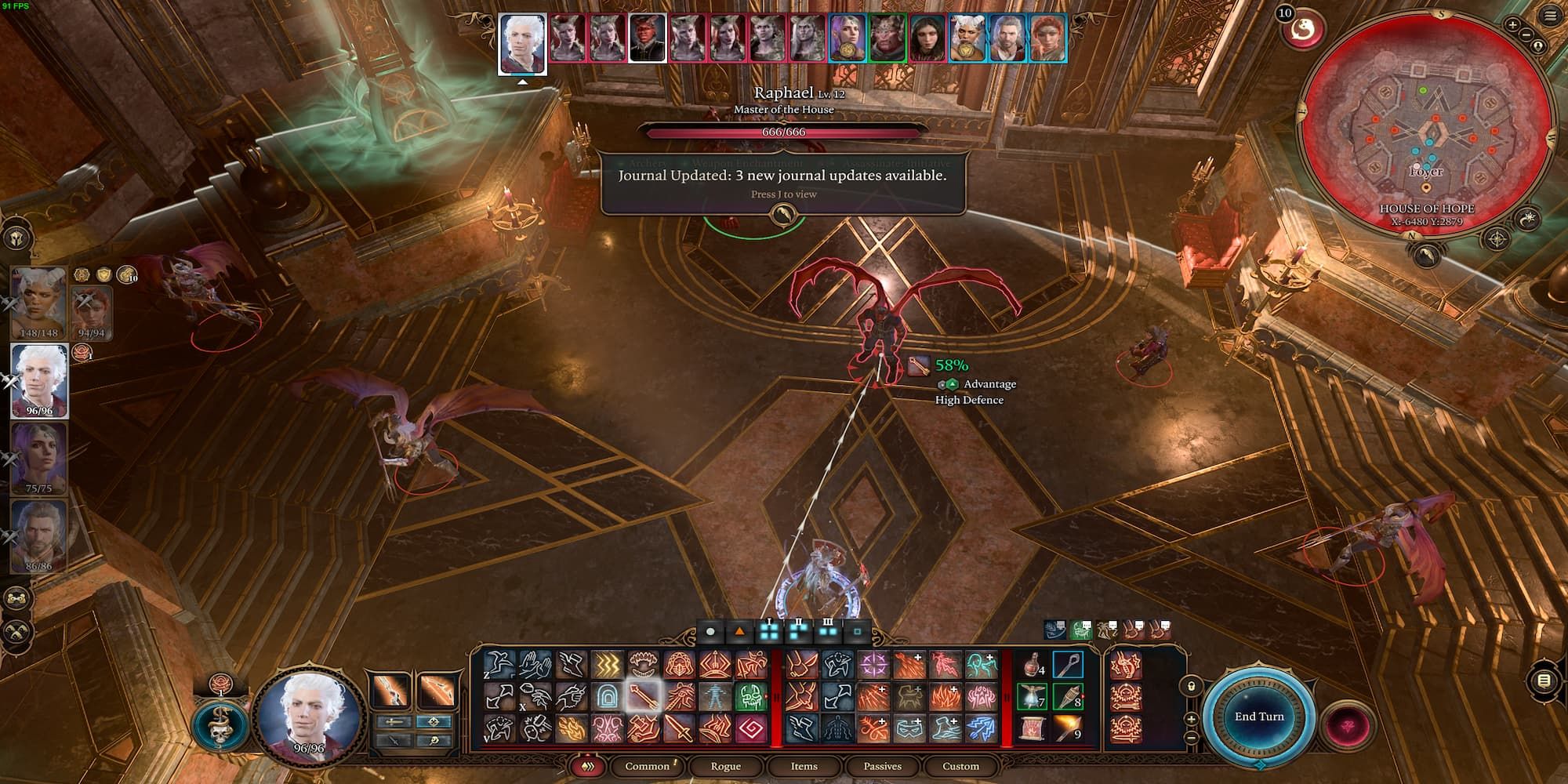Viewport: 1568px width, 784px height.
Task: Switch to the Rogue hotbar tab
Action: pos(725,766)
